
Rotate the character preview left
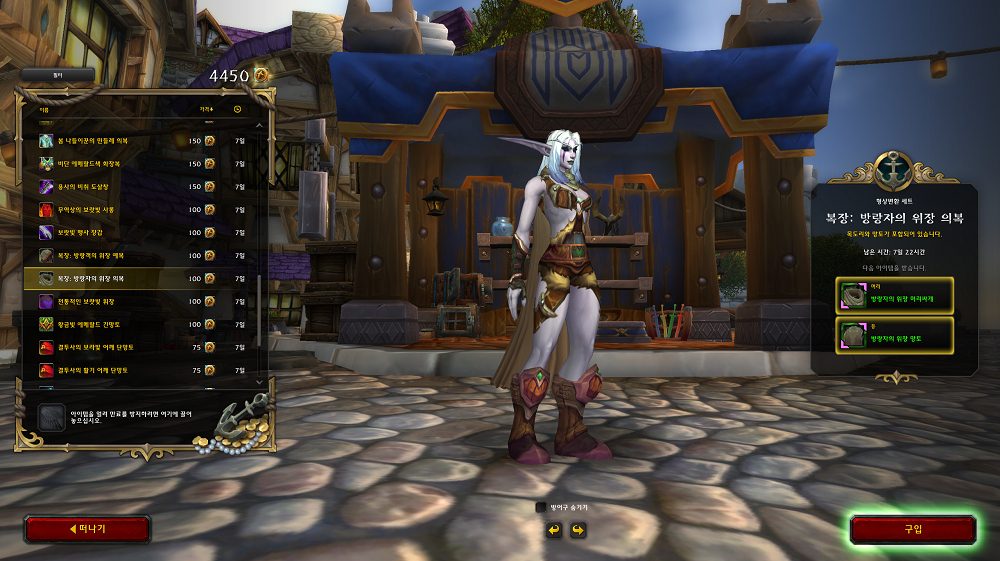click(x=553, y=529)
